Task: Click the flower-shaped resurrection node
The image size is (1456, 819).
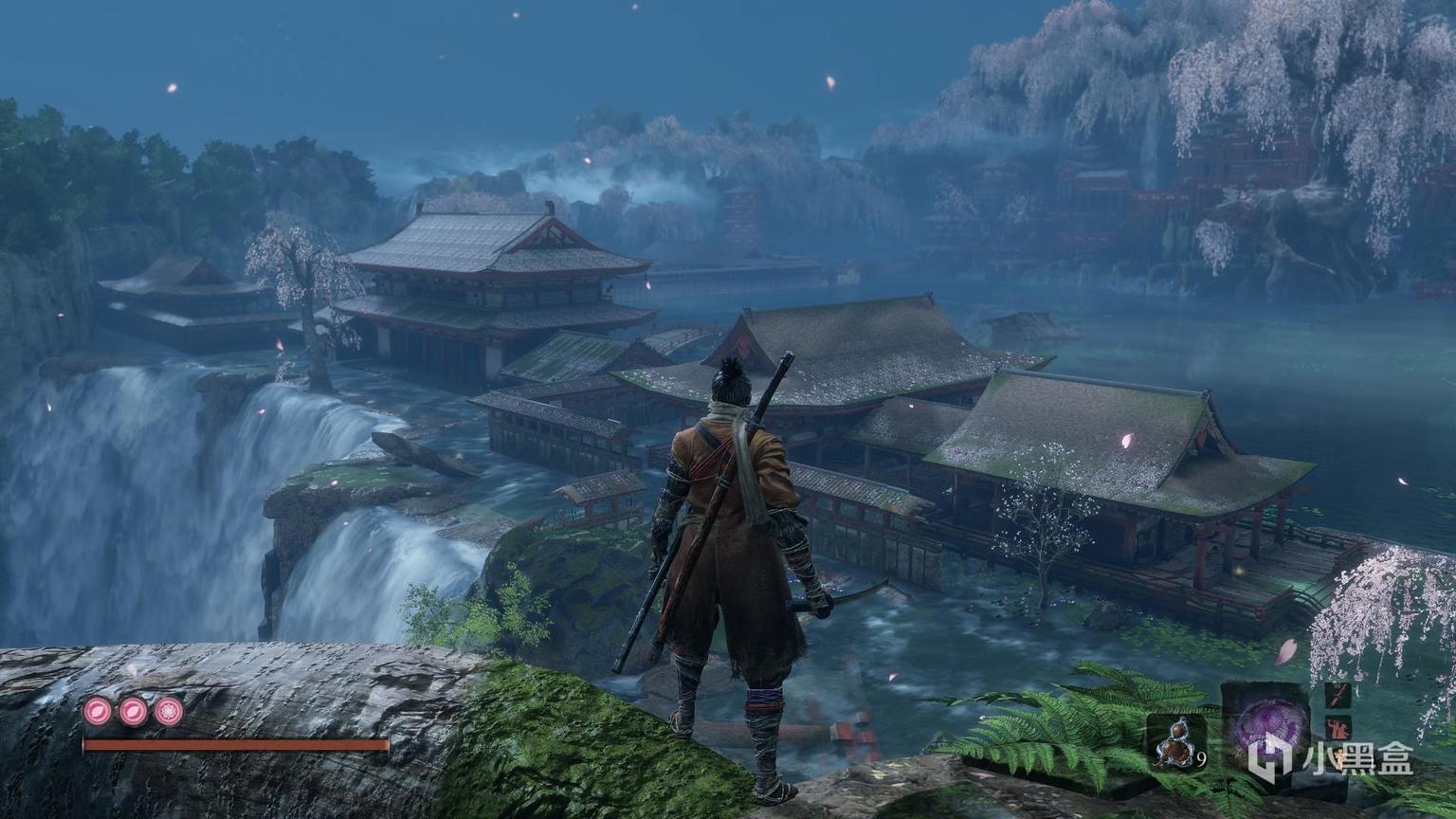Action: click(169, 711)
